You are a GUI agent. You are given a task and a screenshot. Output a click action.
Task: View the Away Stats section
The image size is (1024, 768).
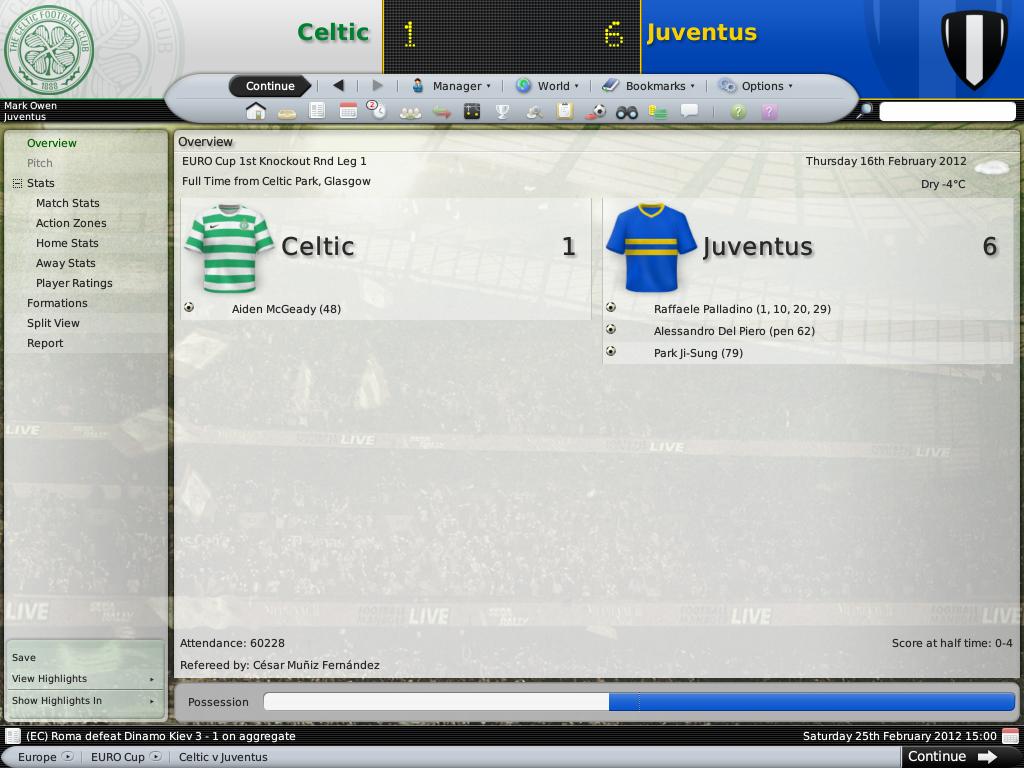click(66, 263)
